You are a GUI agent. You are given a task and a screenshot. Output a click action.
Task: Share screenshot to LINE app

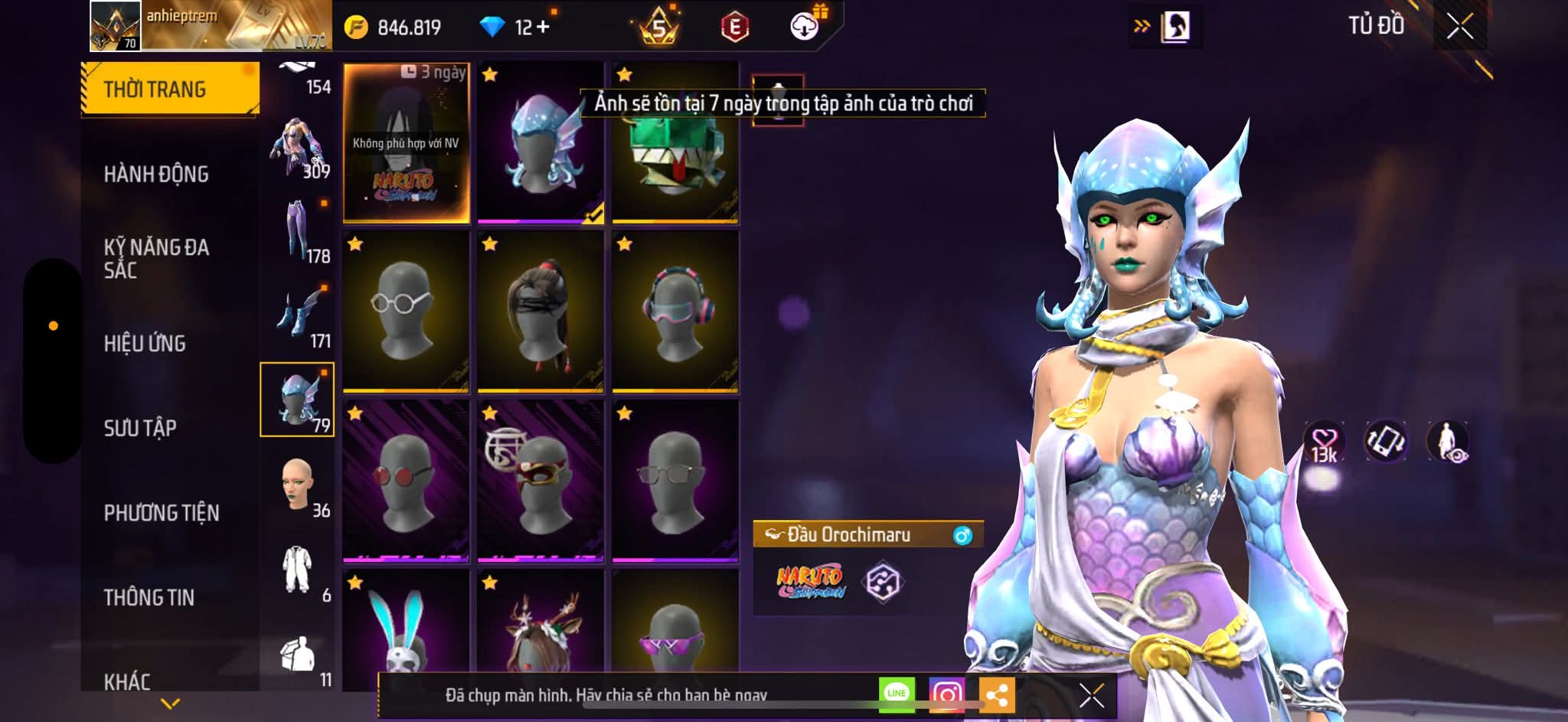(897, 694)
